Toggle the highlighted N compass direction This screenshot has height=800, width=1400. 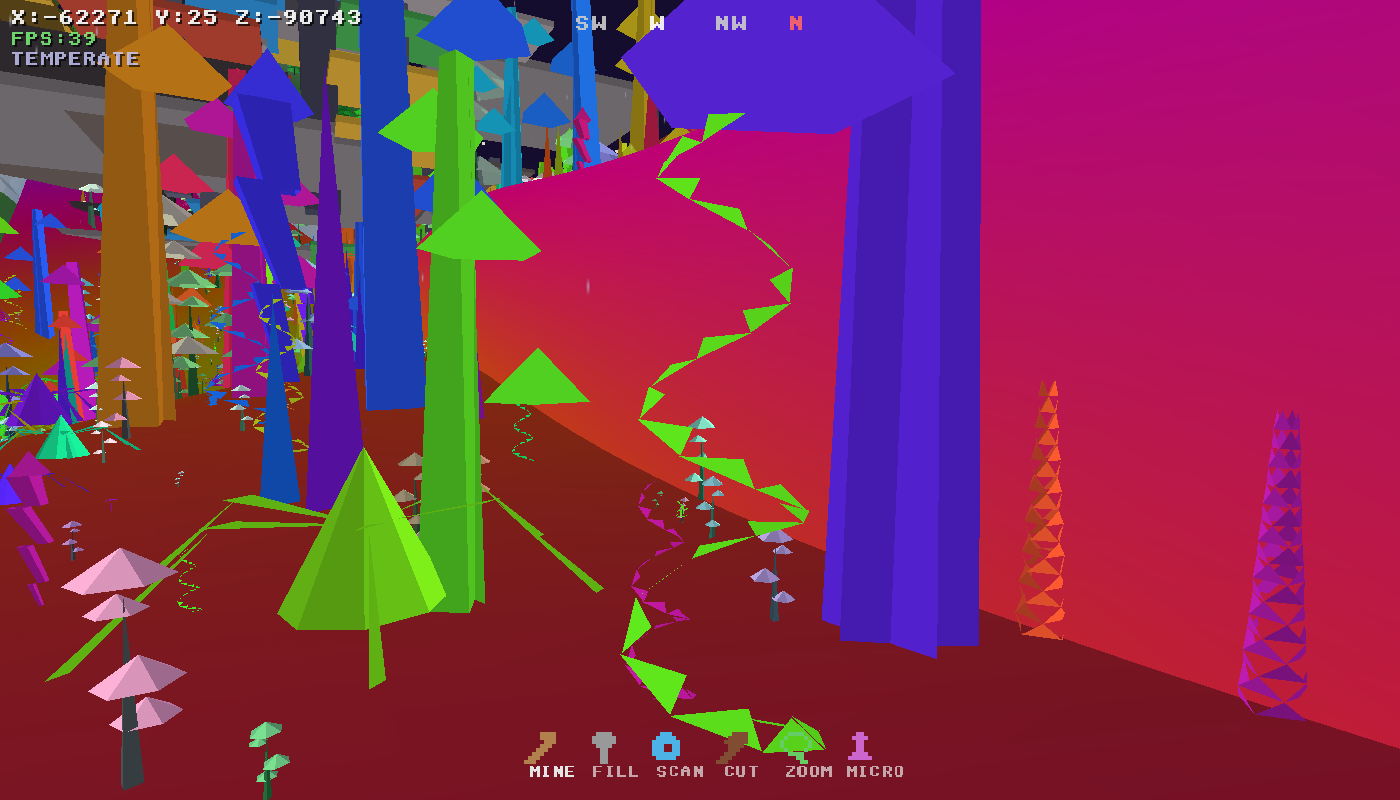coord(796,22)
